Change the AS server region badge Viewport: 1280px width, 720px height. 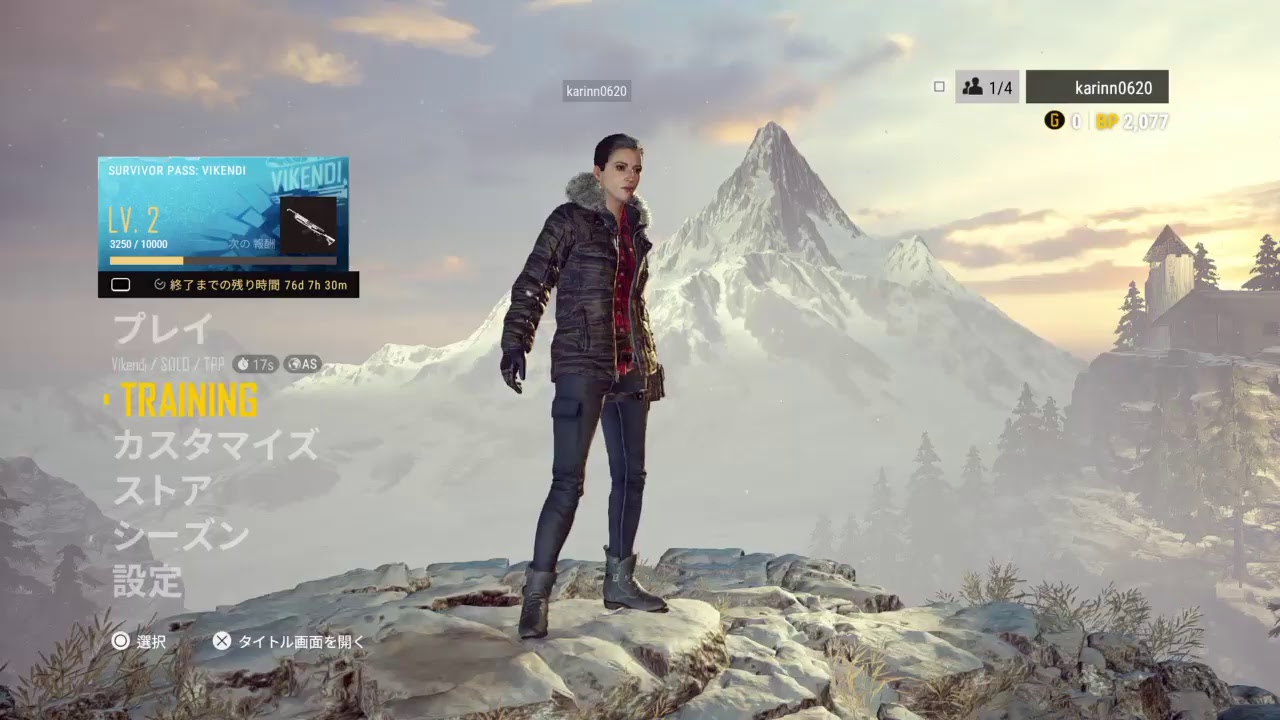click(x=302, y=364)
